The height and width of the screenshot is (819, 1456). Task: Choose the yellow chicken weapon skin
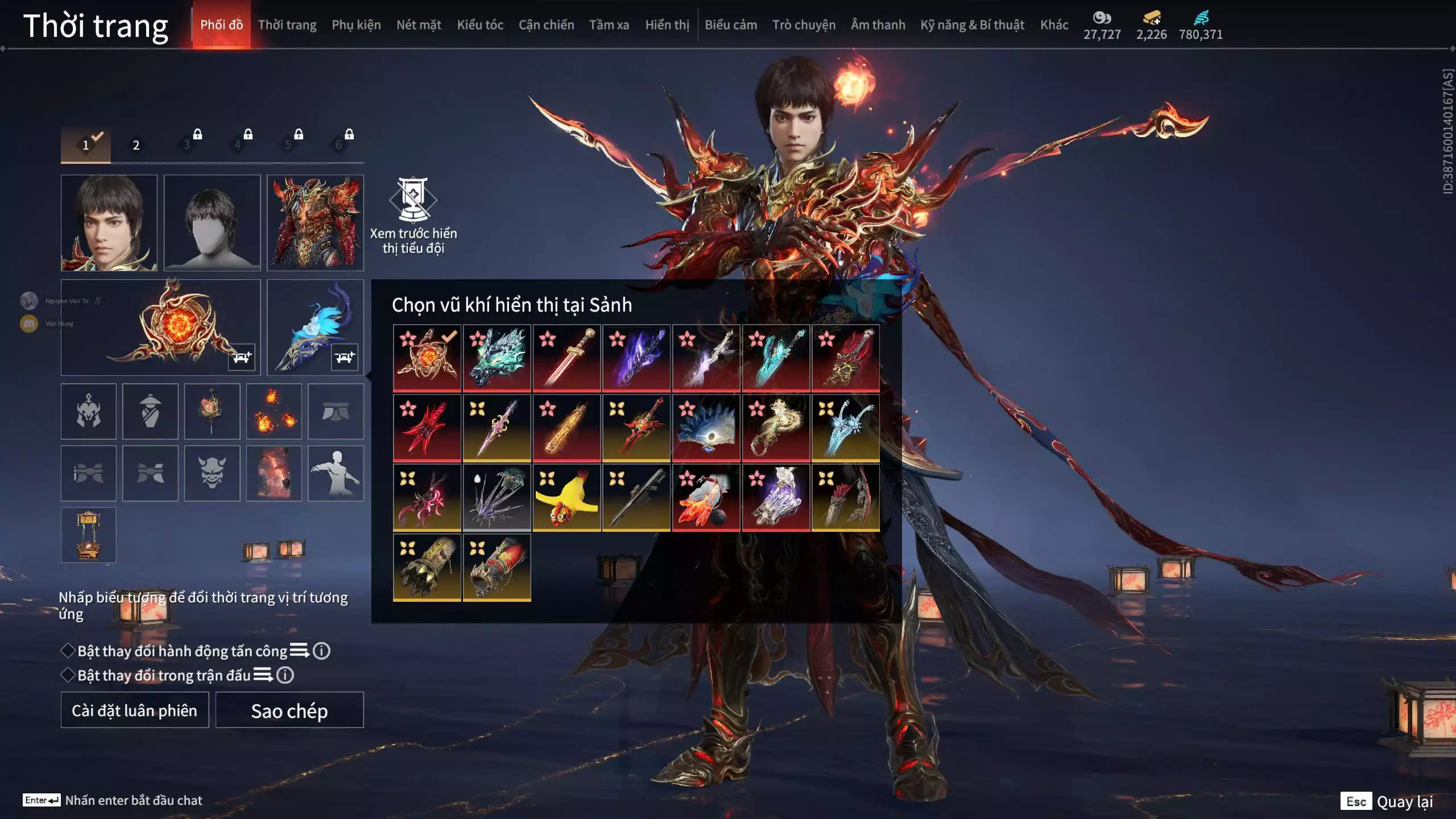tap(566, 498)
